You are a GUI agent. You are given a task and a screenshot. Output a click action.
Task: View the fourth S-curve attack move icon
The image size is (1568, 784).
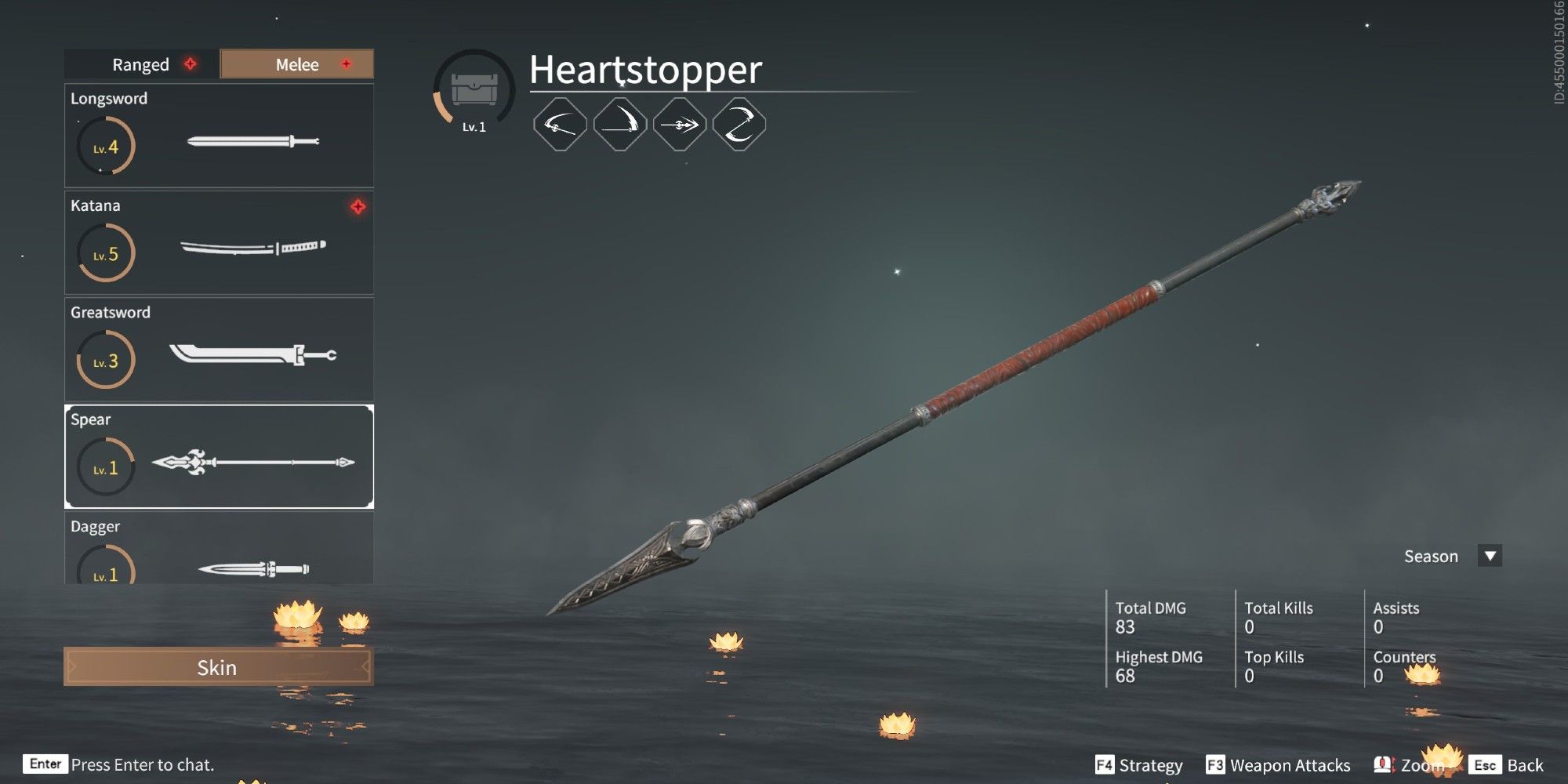[x=739, y=124]
